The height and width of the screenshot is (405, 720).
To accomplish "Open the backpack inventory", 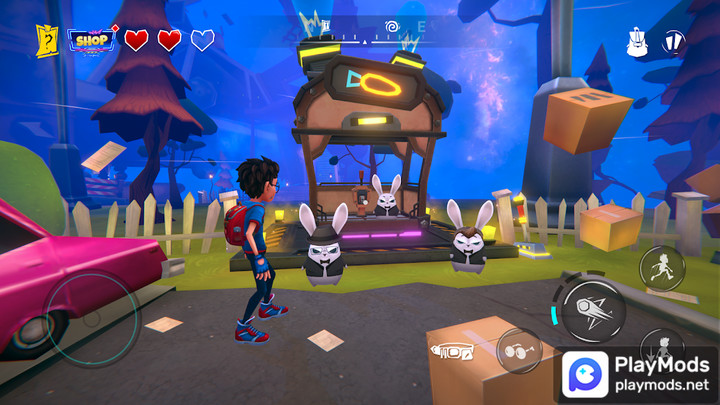I will point(636,42).
